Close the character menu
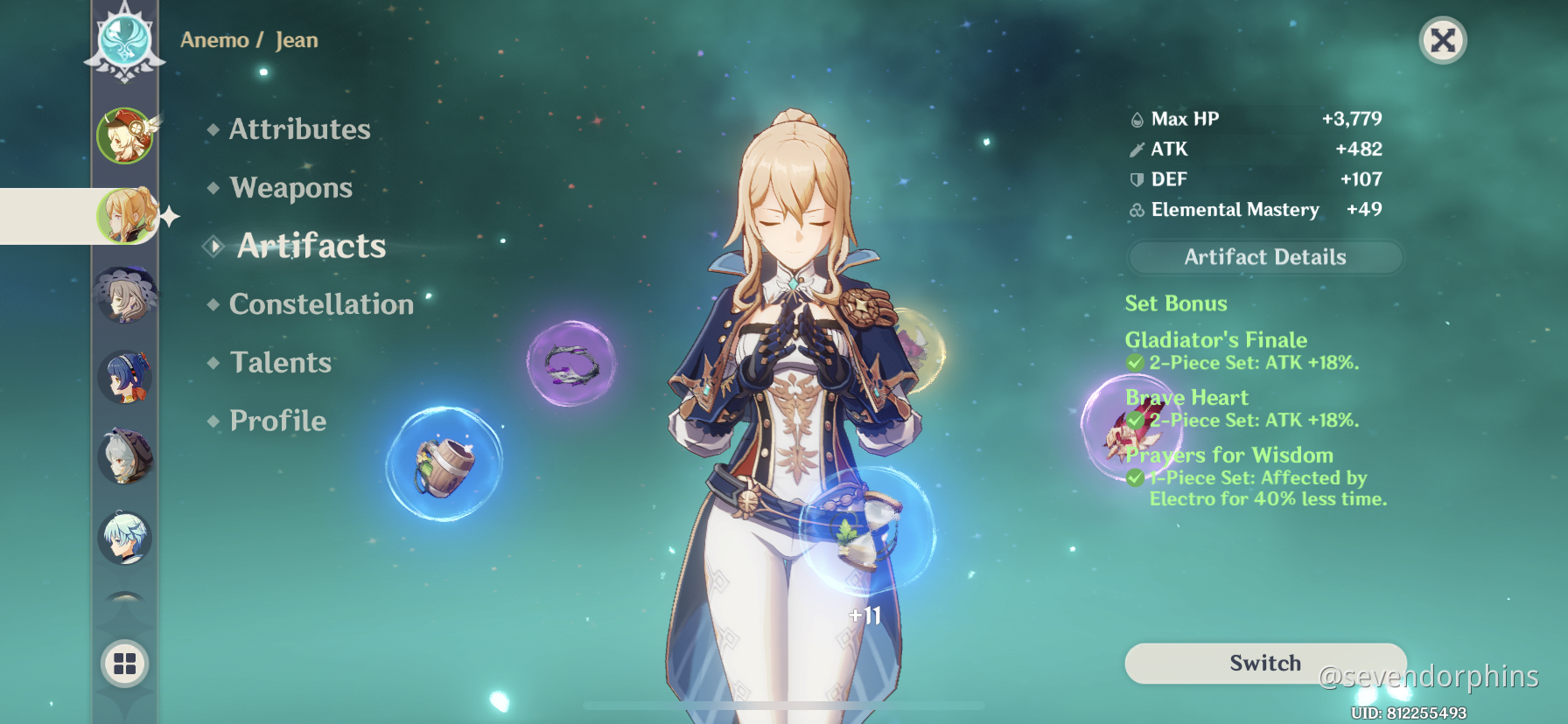Screen dimensions: 1568x724 click(1442, 40)
